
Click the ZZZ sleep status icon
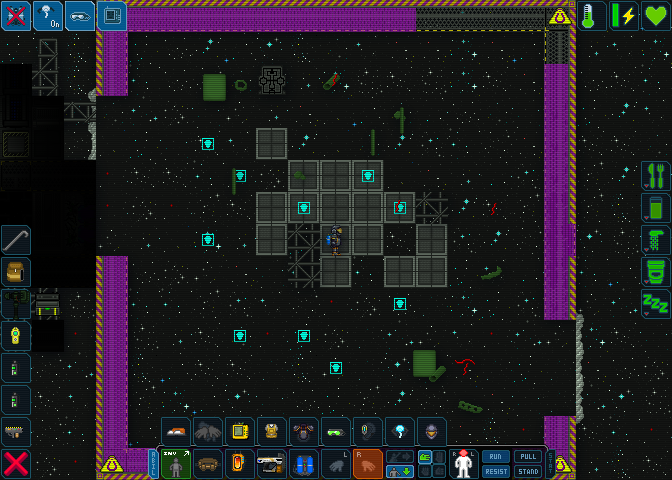[656, 304]
